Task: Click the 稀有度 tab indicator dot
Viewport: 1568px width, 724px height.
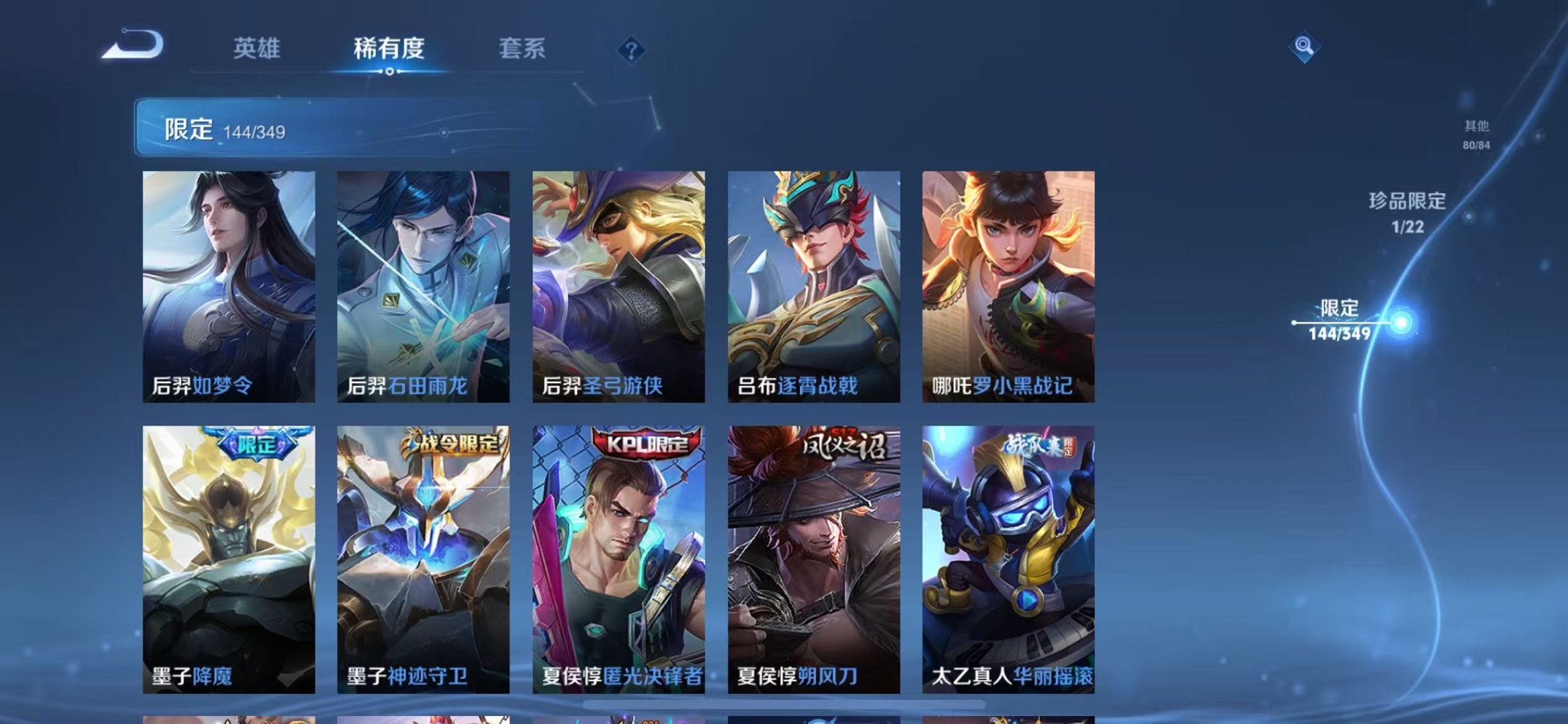Action: click(388, 72)
